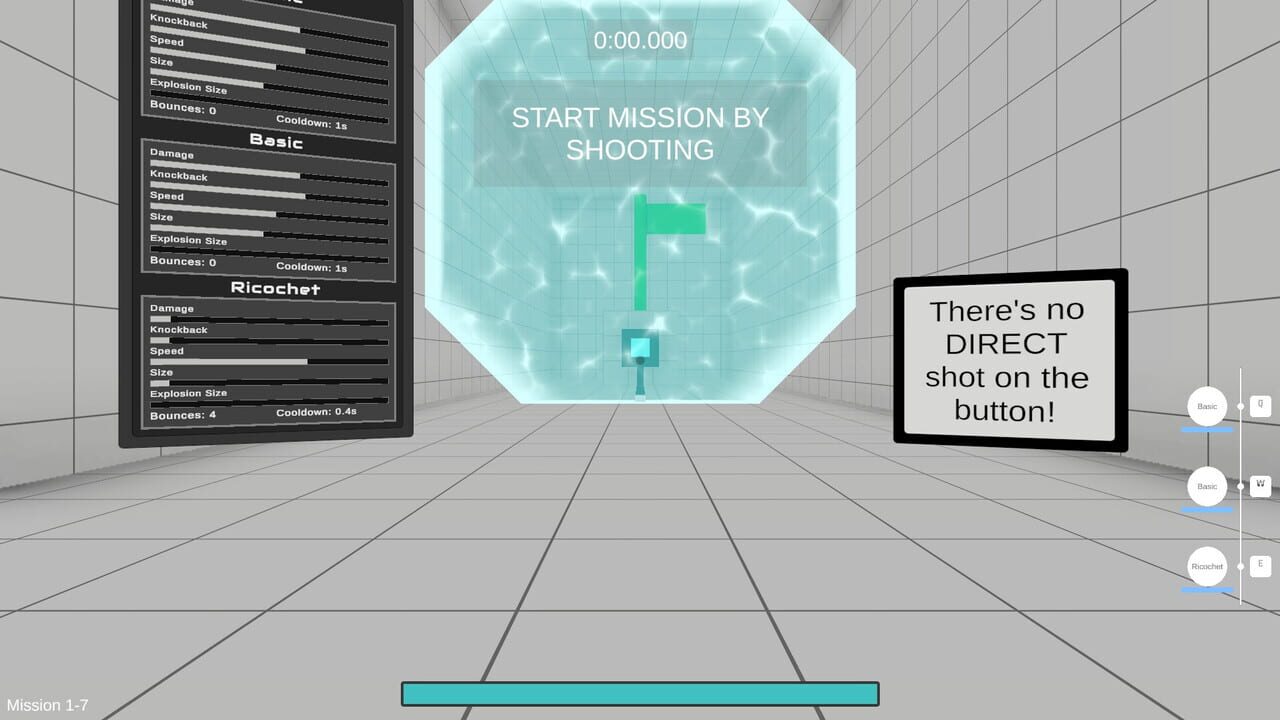Click the START MISSION BY SHOOTING panel
Viewport: 1280px width, 720px height.
640,133
